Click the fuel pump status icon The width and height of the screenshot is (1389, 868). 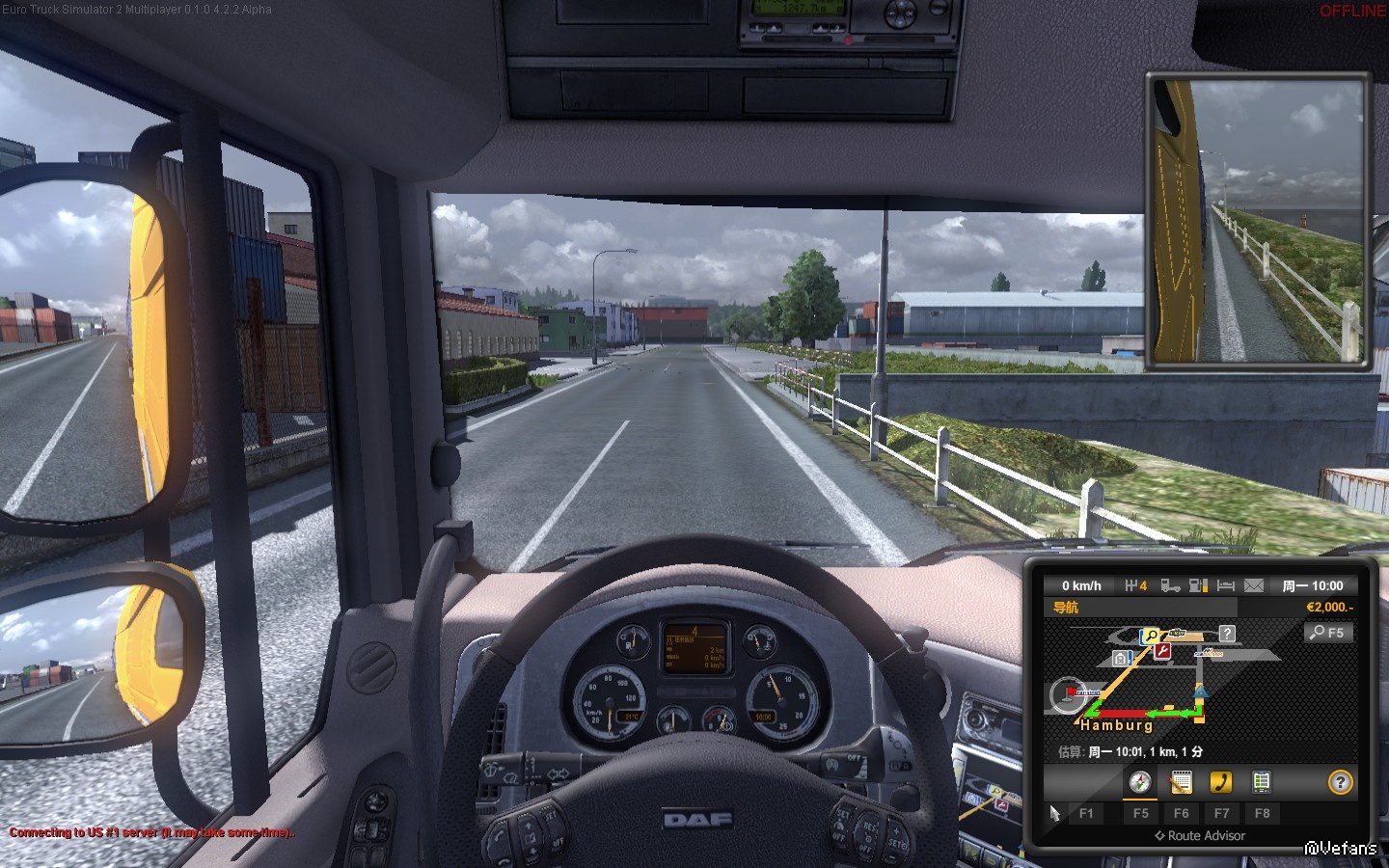coord(1198,585)
